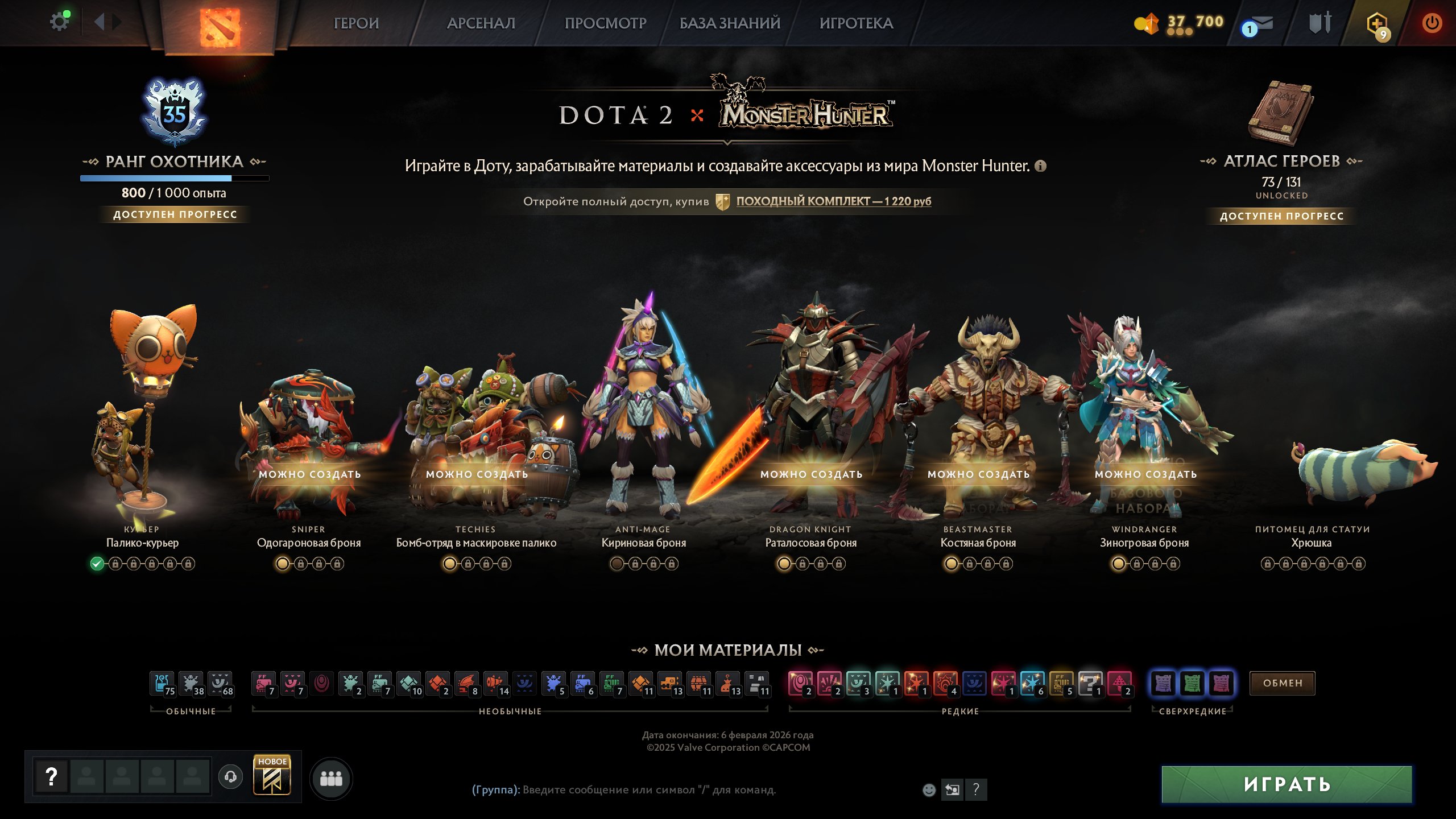
Task: Open the ПОХОДНЫЙ КОМПЛЕКТ purchase link
Action: point(833,201)
